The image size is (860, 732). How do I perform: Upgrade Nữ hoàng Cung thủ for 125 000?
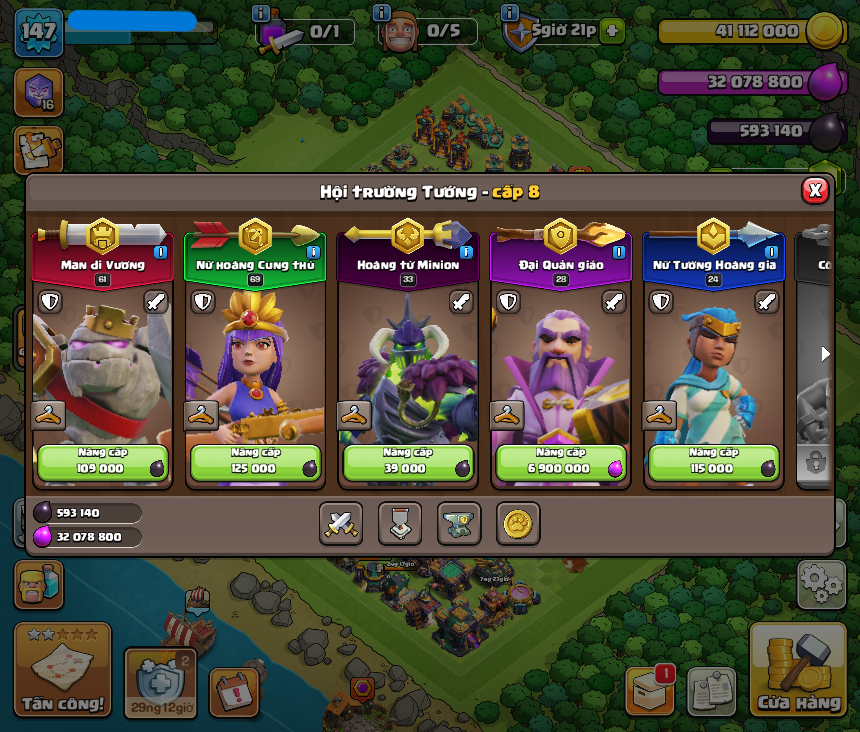255,462
